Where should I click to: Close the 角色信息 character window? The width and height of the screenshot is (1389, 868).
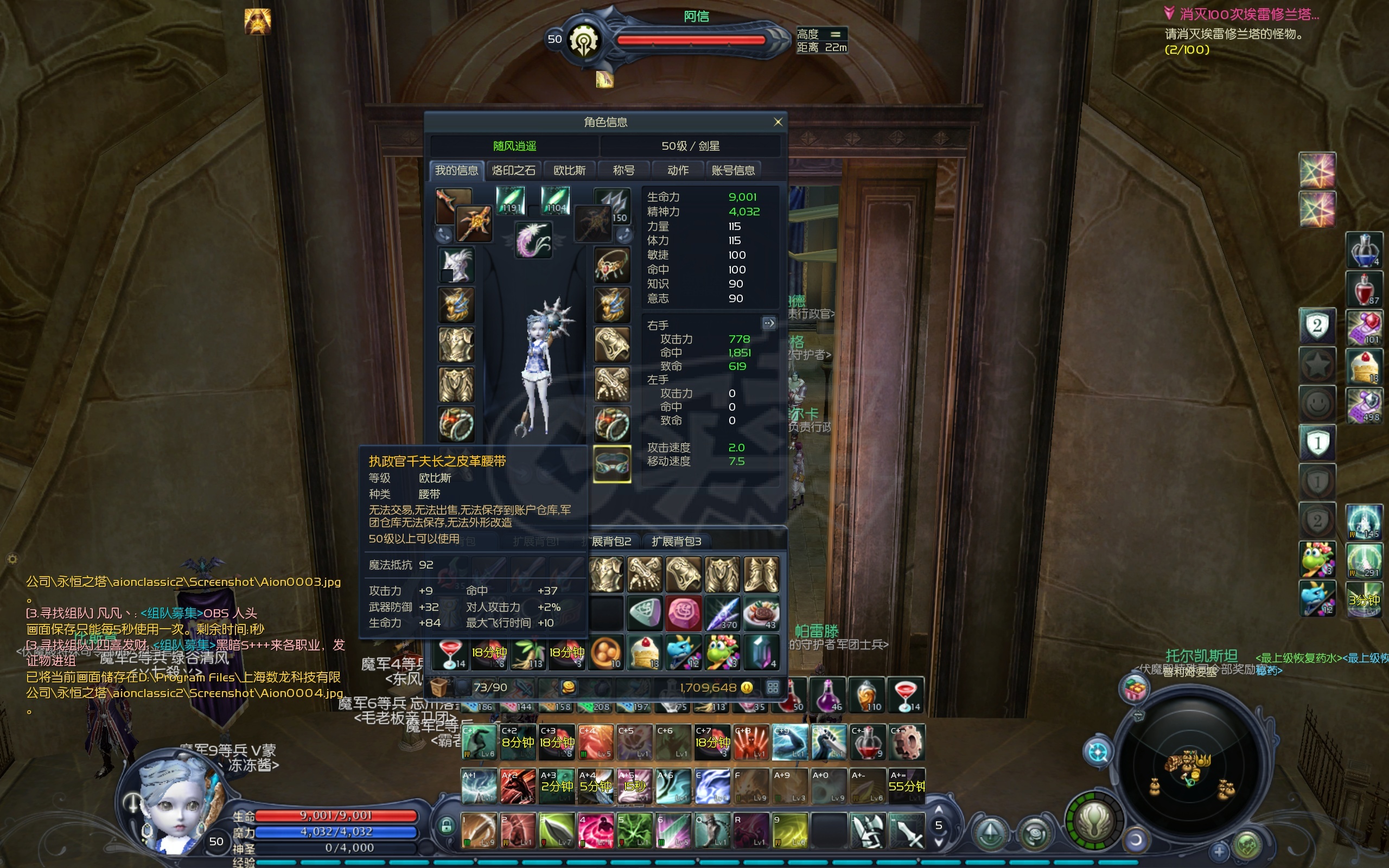[x=778, y=122]
